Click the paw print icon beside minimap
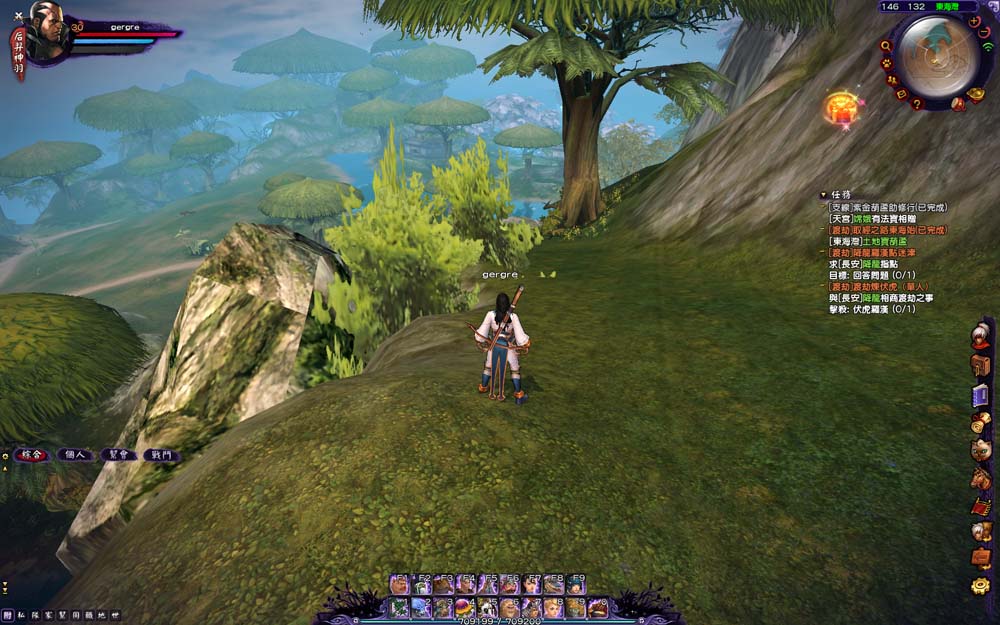The height and width of the screenshot is (625, 1000). (887, 63)
